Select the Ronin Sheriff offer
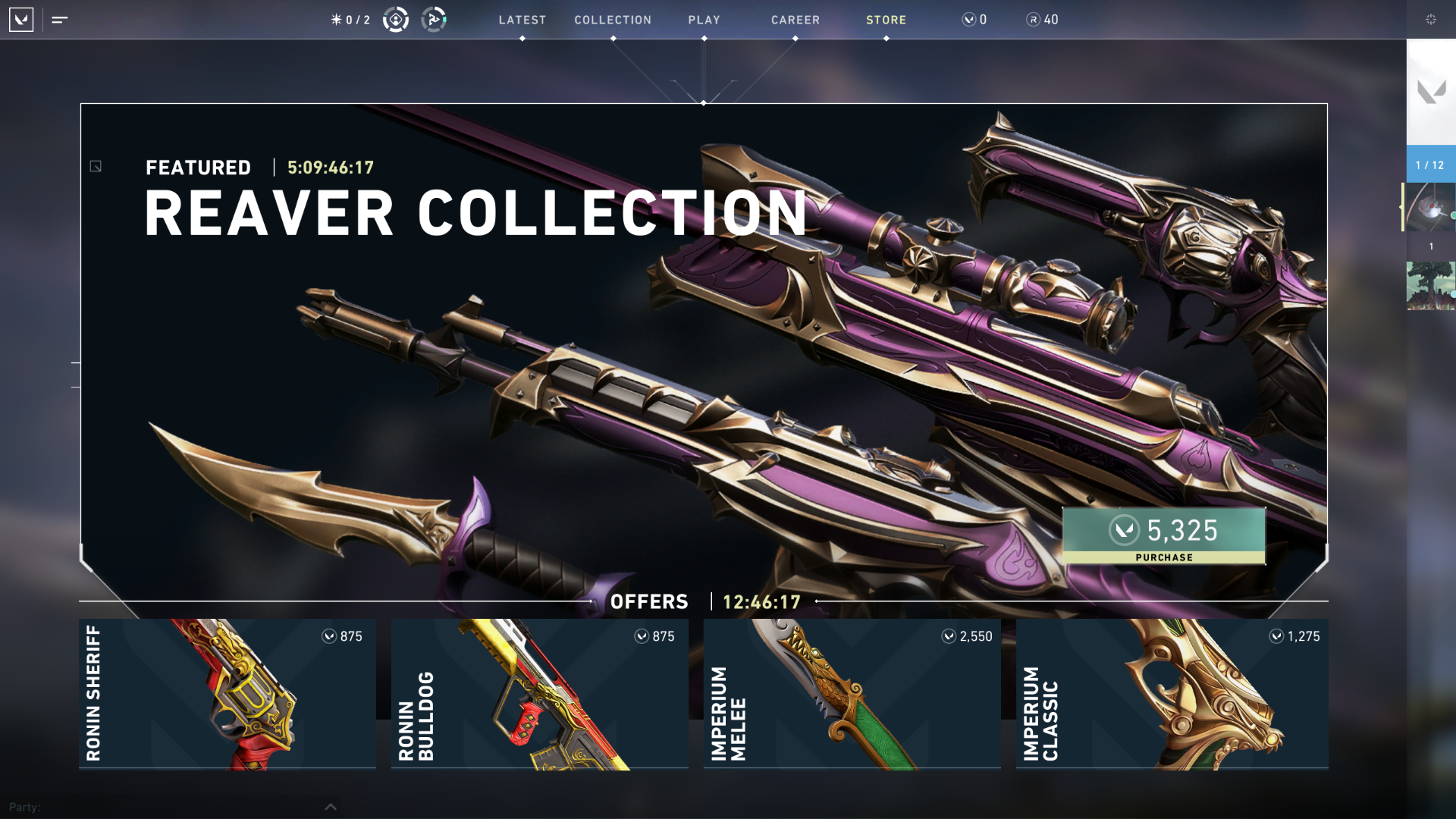This screenshot has height=819, width=1456. [x=227, y=693]
